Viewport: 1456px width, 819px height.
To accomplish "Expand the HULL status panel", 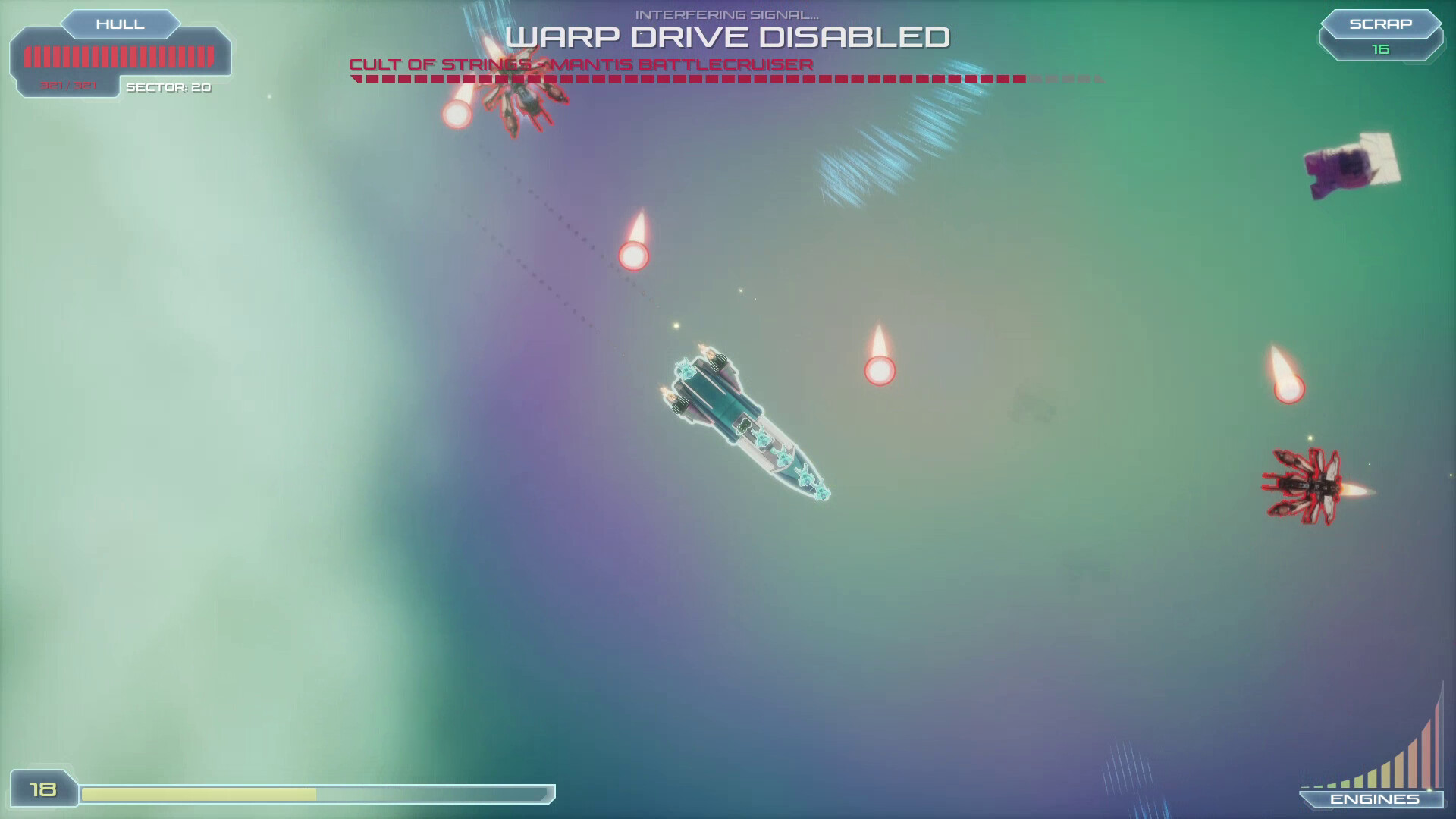I will click(120, 24).
